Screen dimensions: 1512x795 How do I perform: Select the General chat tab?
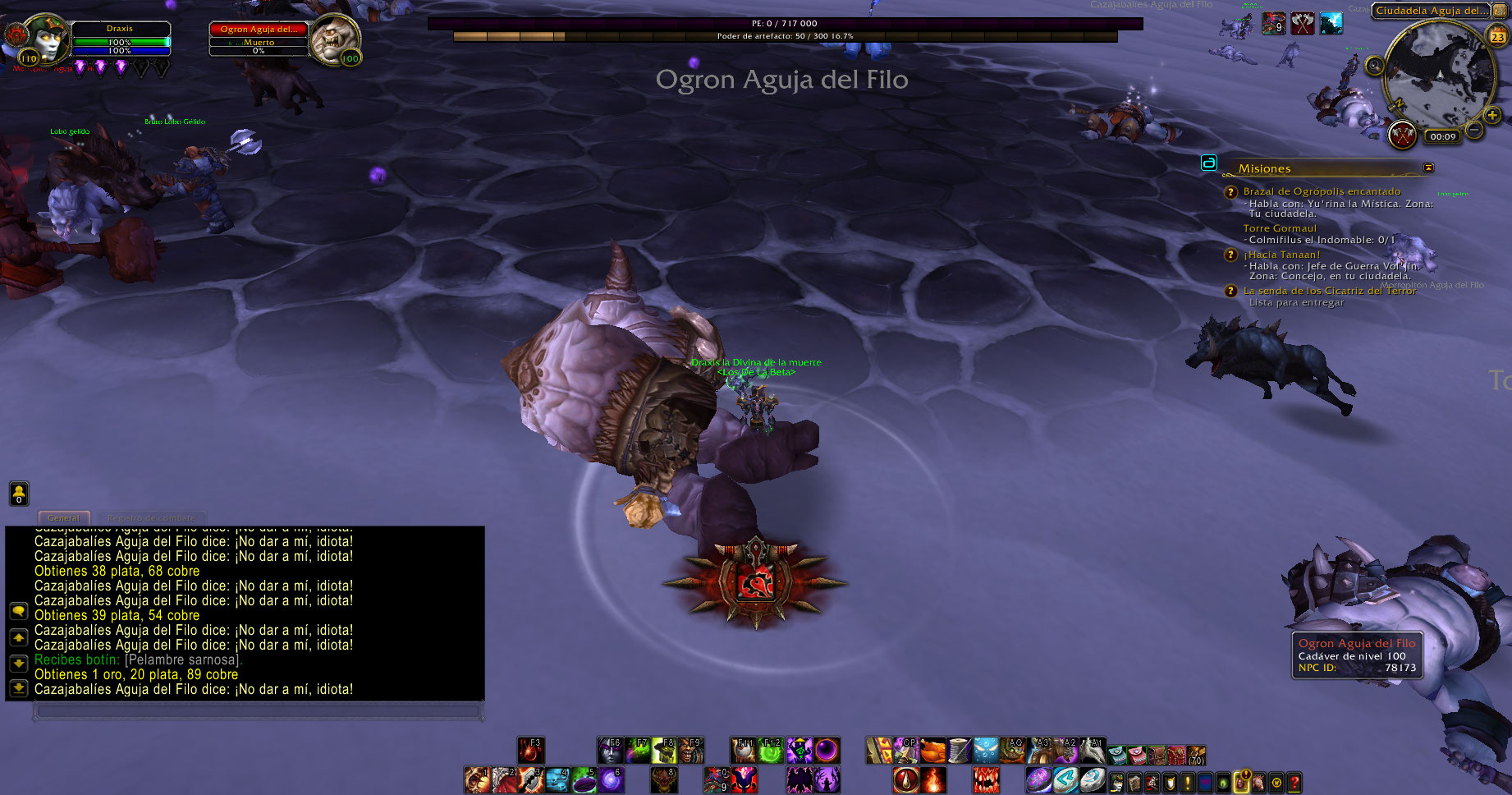point(63,518)
